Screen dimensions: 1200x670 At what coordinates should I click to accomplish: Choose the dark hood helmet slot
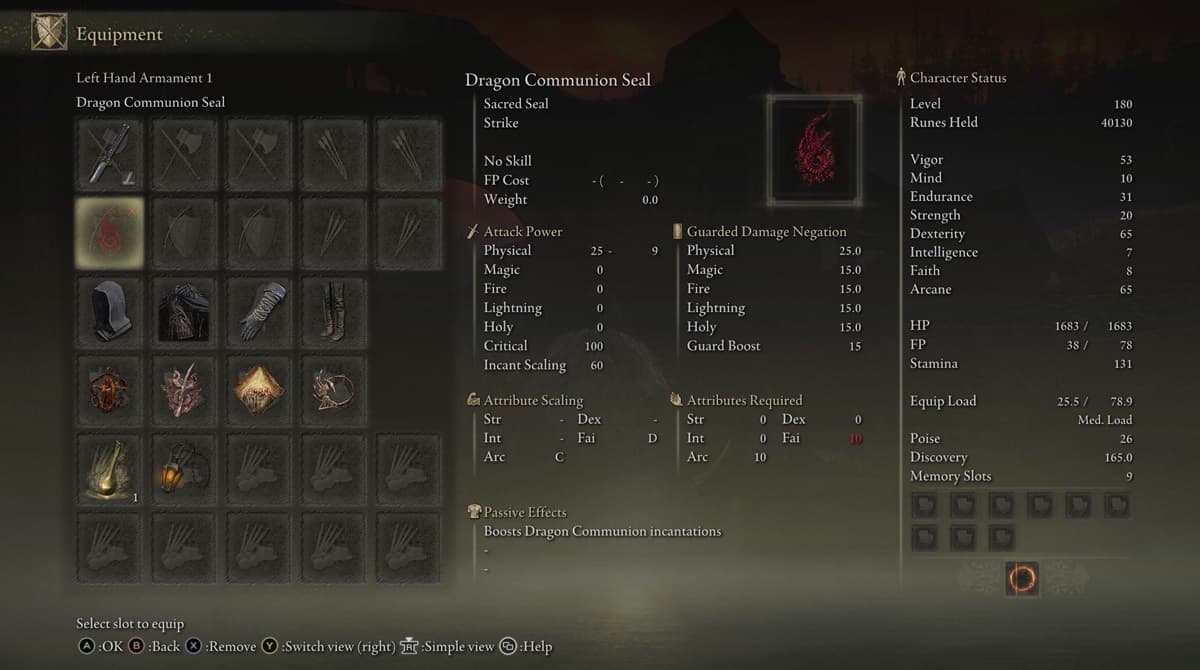tap(108, 311)
